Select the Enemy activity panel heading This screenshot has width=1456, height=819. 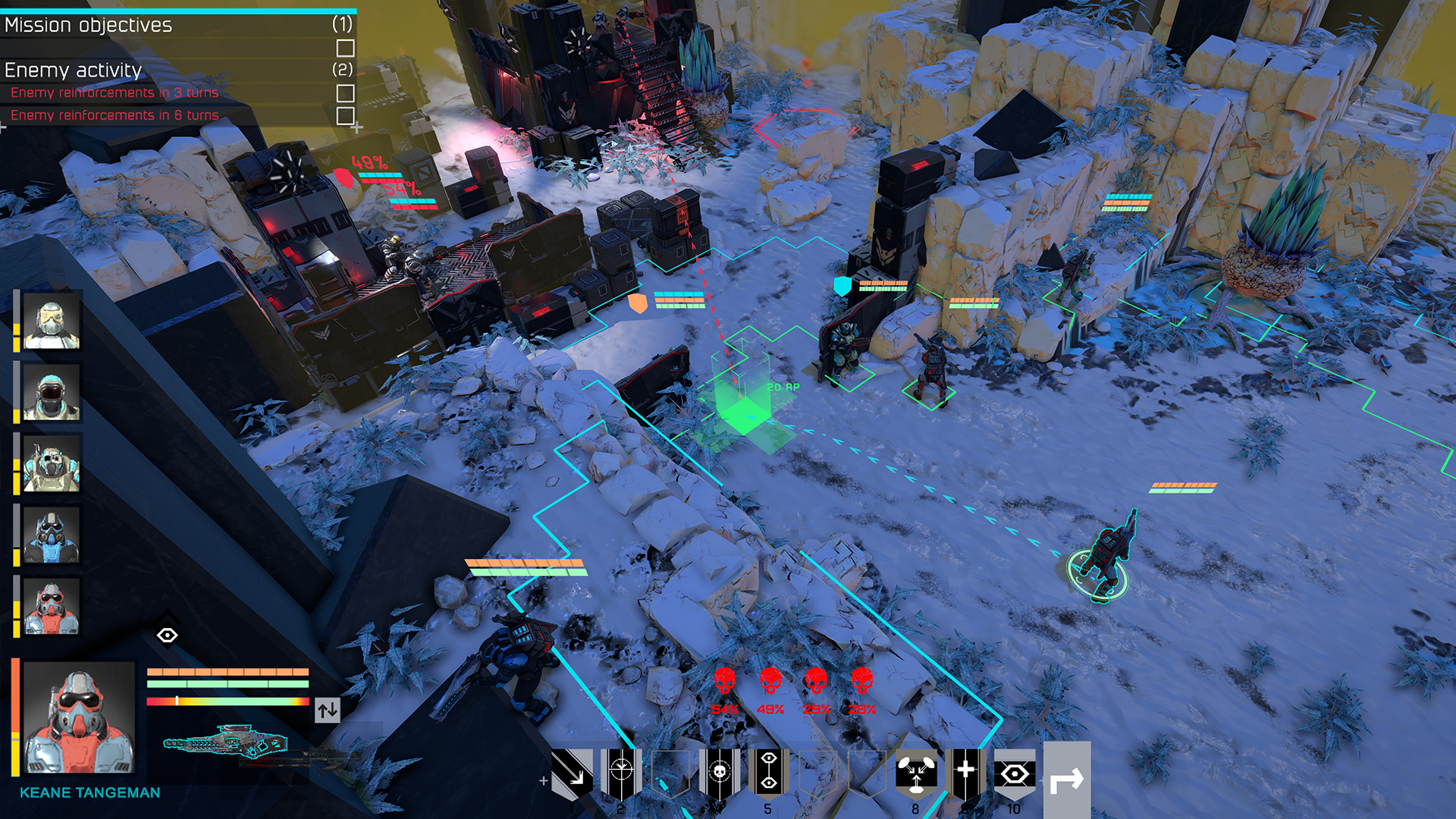coord(73,71)
